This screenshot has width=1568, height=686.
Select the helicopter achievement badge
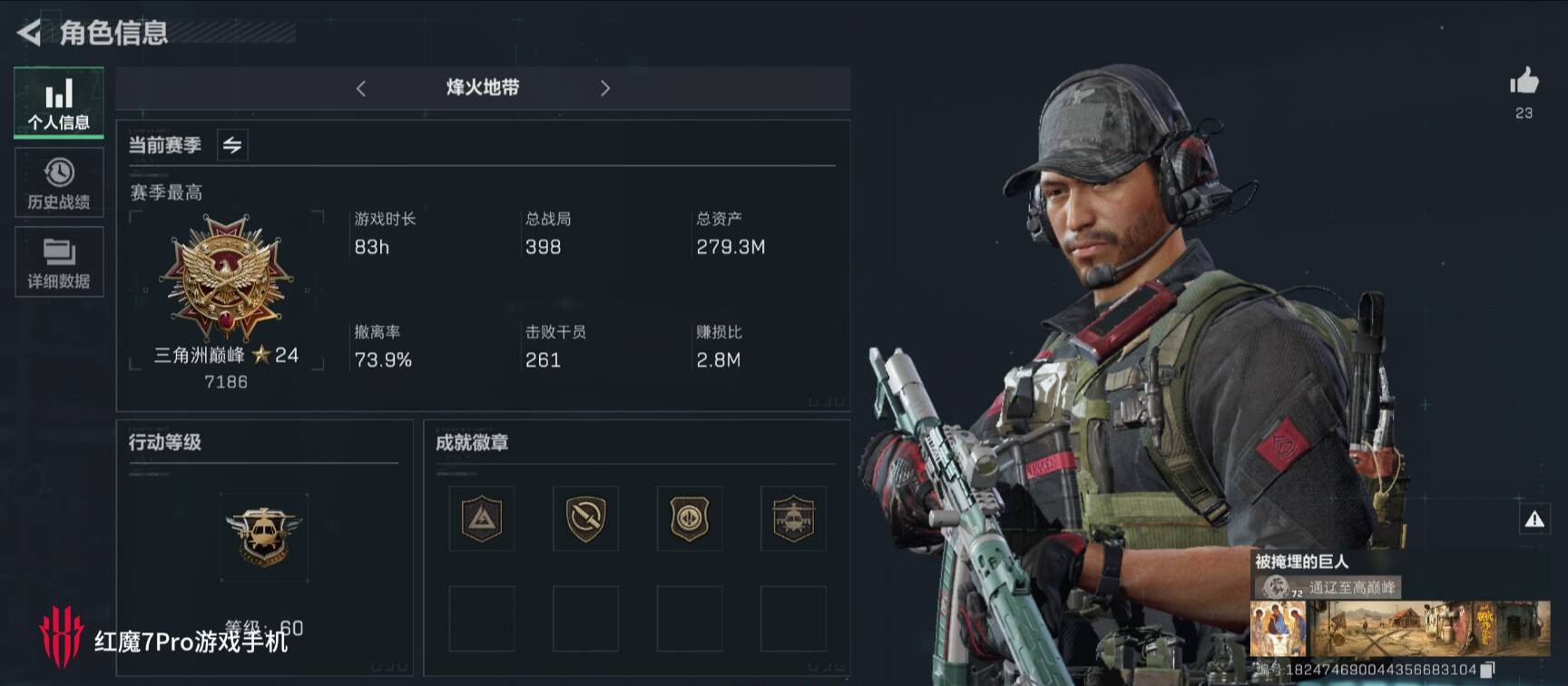(795, 519)
